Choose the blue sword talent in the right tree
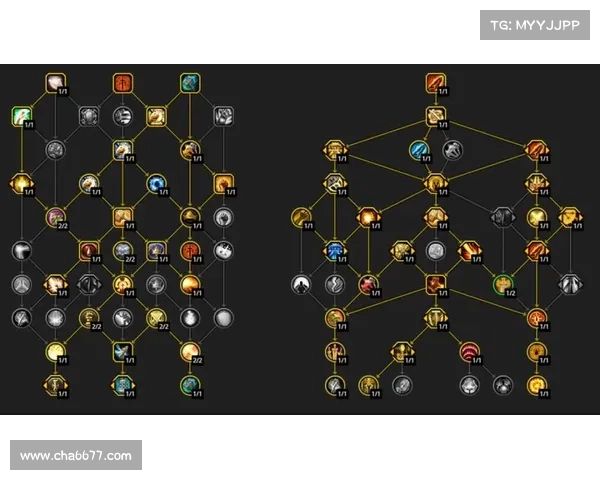This screenshot has width=600, height=480. pos(419,151)
